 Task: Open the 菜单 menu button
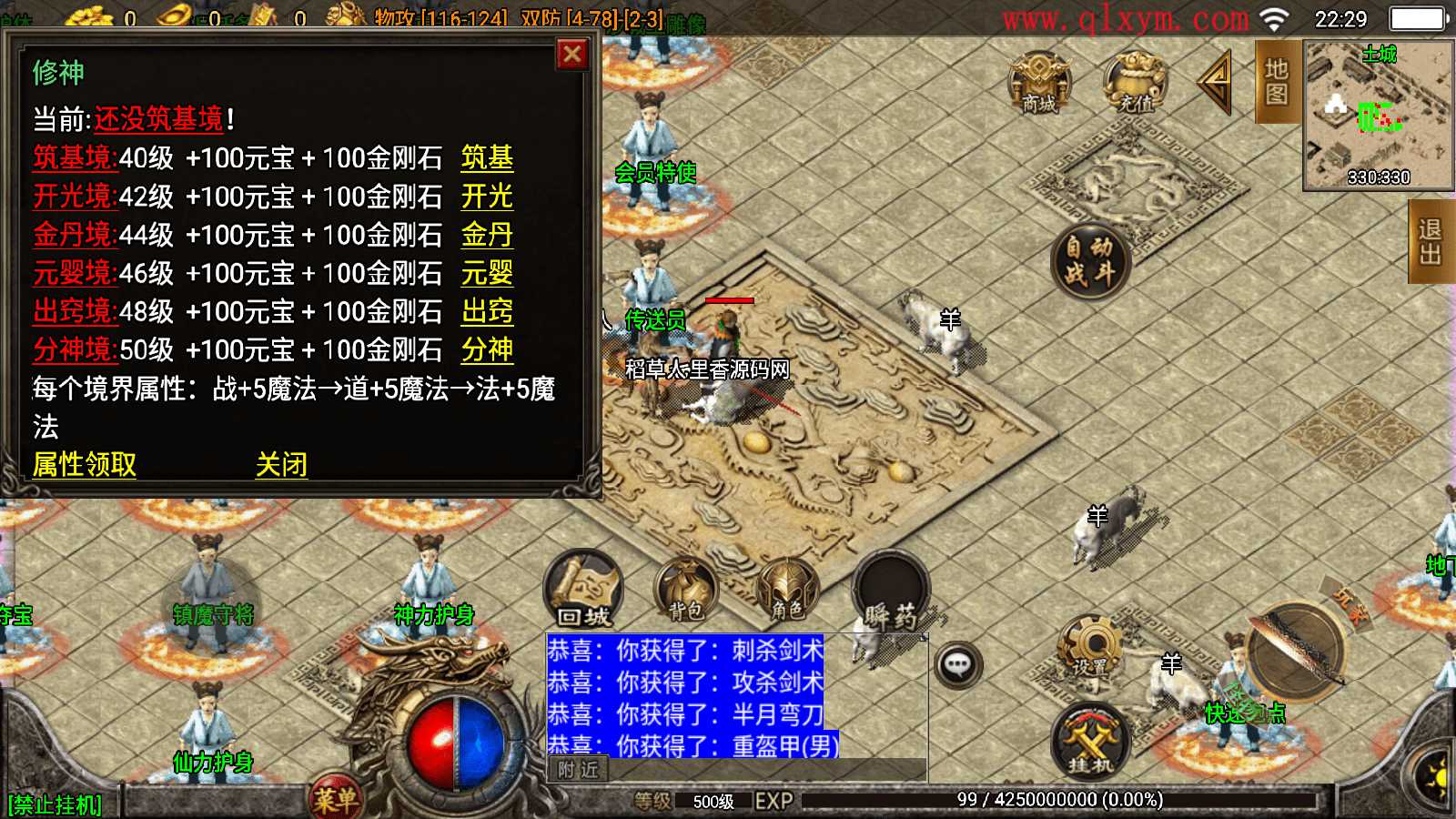pyautogui.click(x=337, y=794)
